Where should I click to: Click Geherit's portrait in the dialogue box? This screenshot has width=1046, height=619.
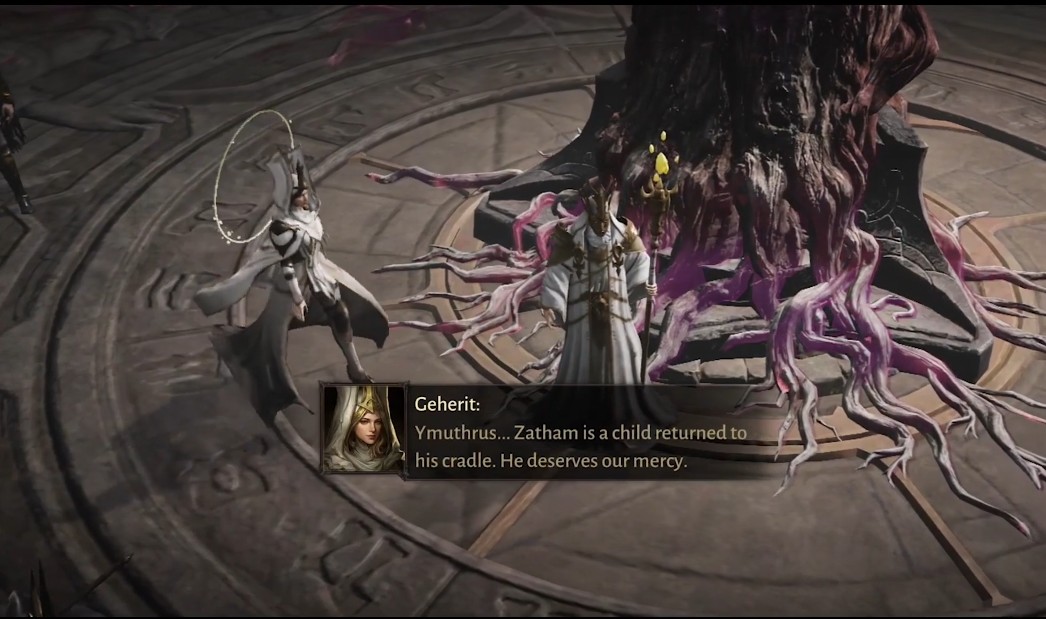click(x=362, y=430)
